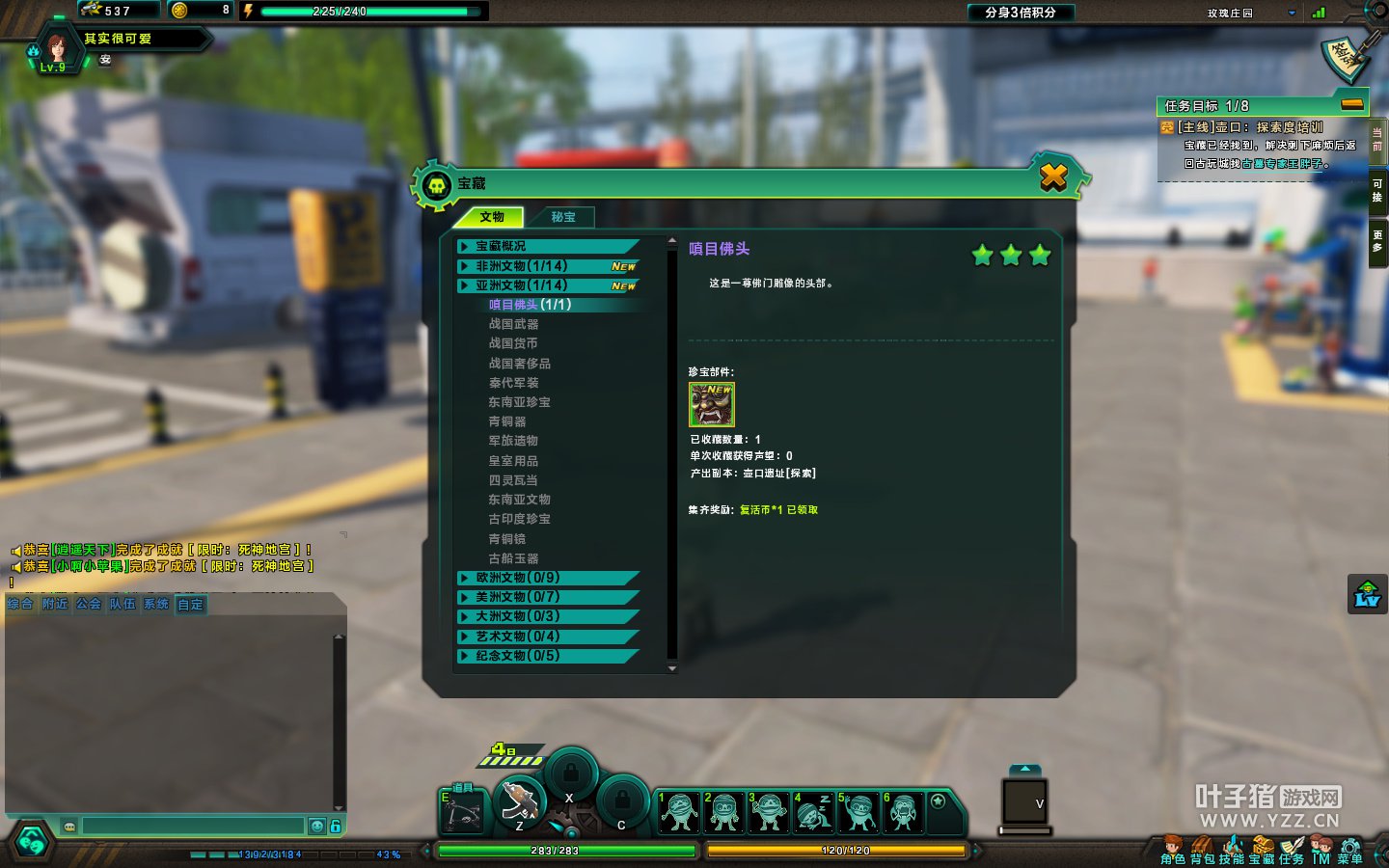
Task: Open the 角色 character sheet
Action: coord(1172,852)
